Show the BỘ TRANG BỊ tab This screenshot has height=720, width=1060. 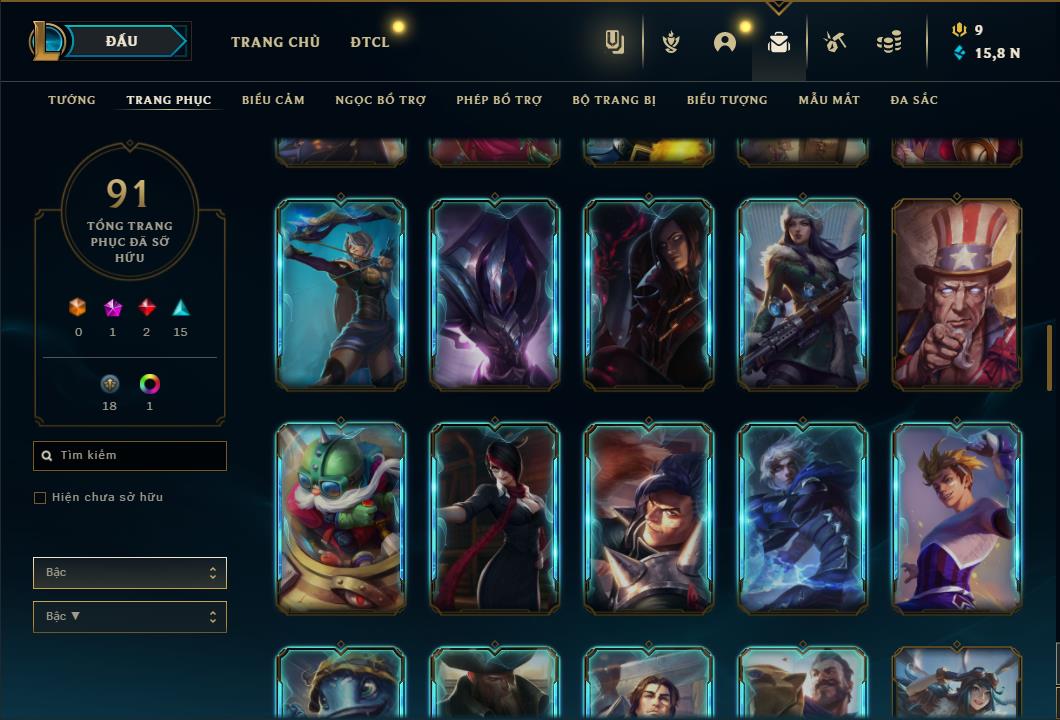click(x=614, y=100)
